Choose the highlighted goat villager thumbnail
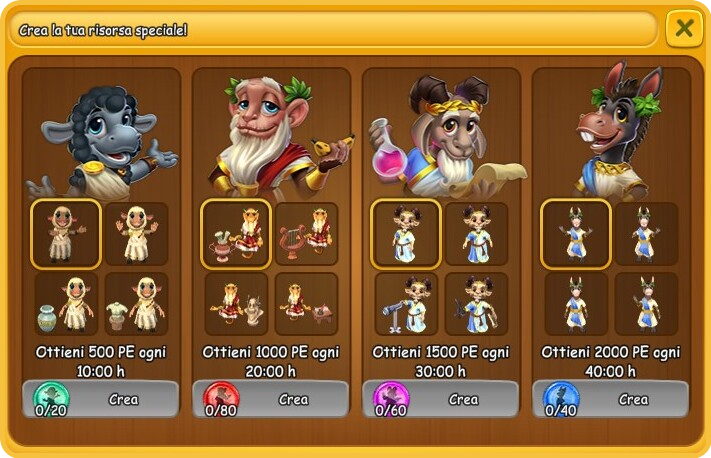The height and width of the screenshot is (458, 711). click(x=406, y=234)
